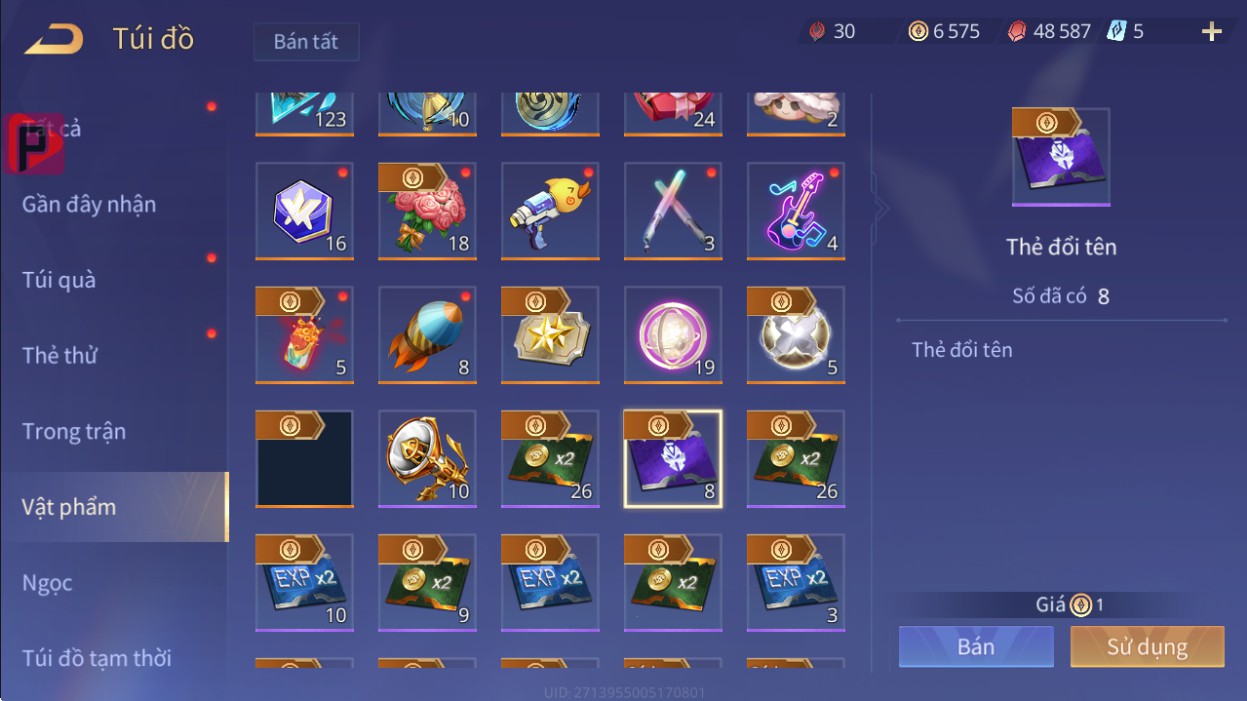Screen dimensions: 1247x701
Task: Choose the rocket firework item
Action: [x=427, y=335]
